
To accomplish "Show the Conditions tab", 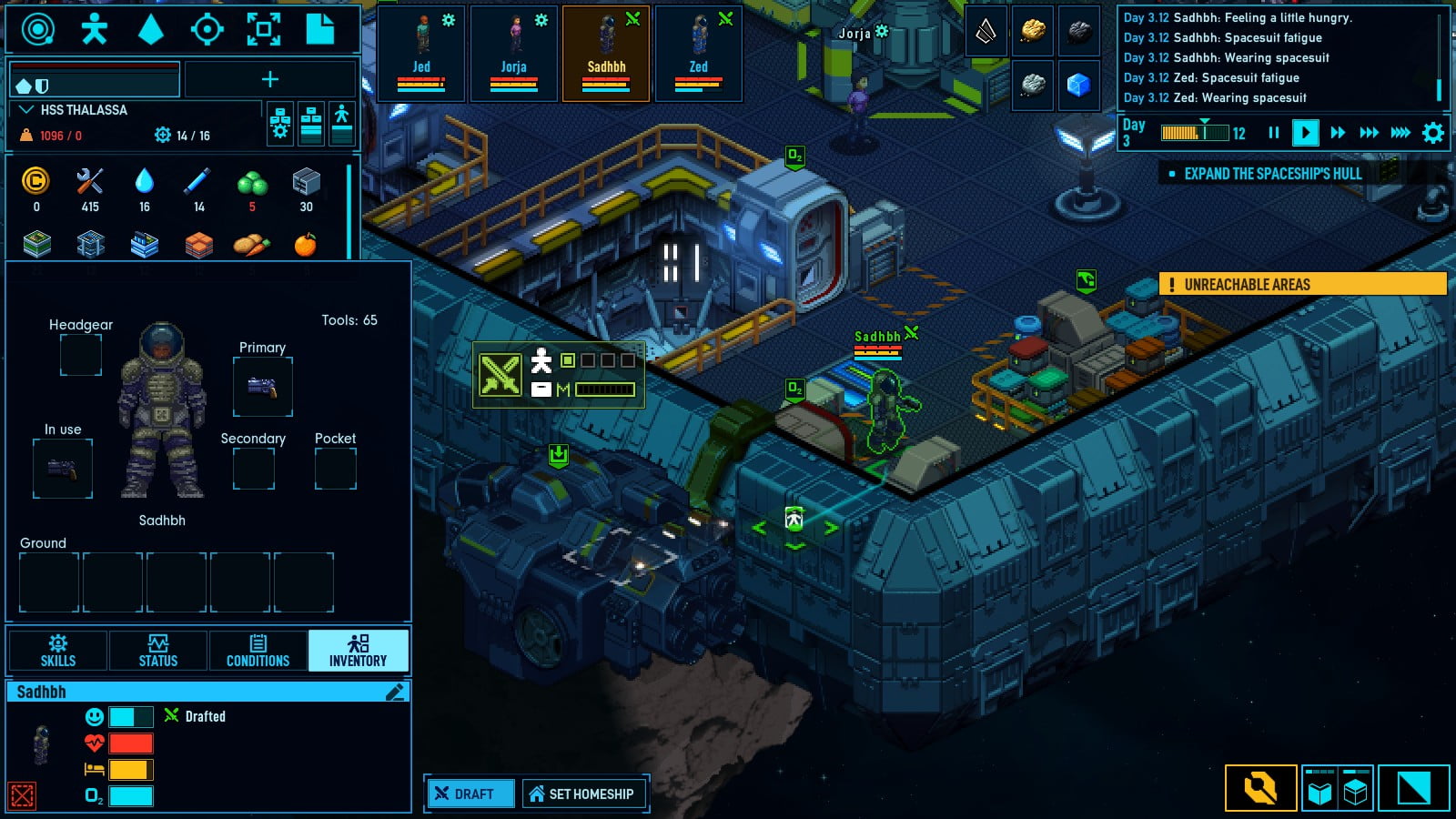I will pos(258,651).
